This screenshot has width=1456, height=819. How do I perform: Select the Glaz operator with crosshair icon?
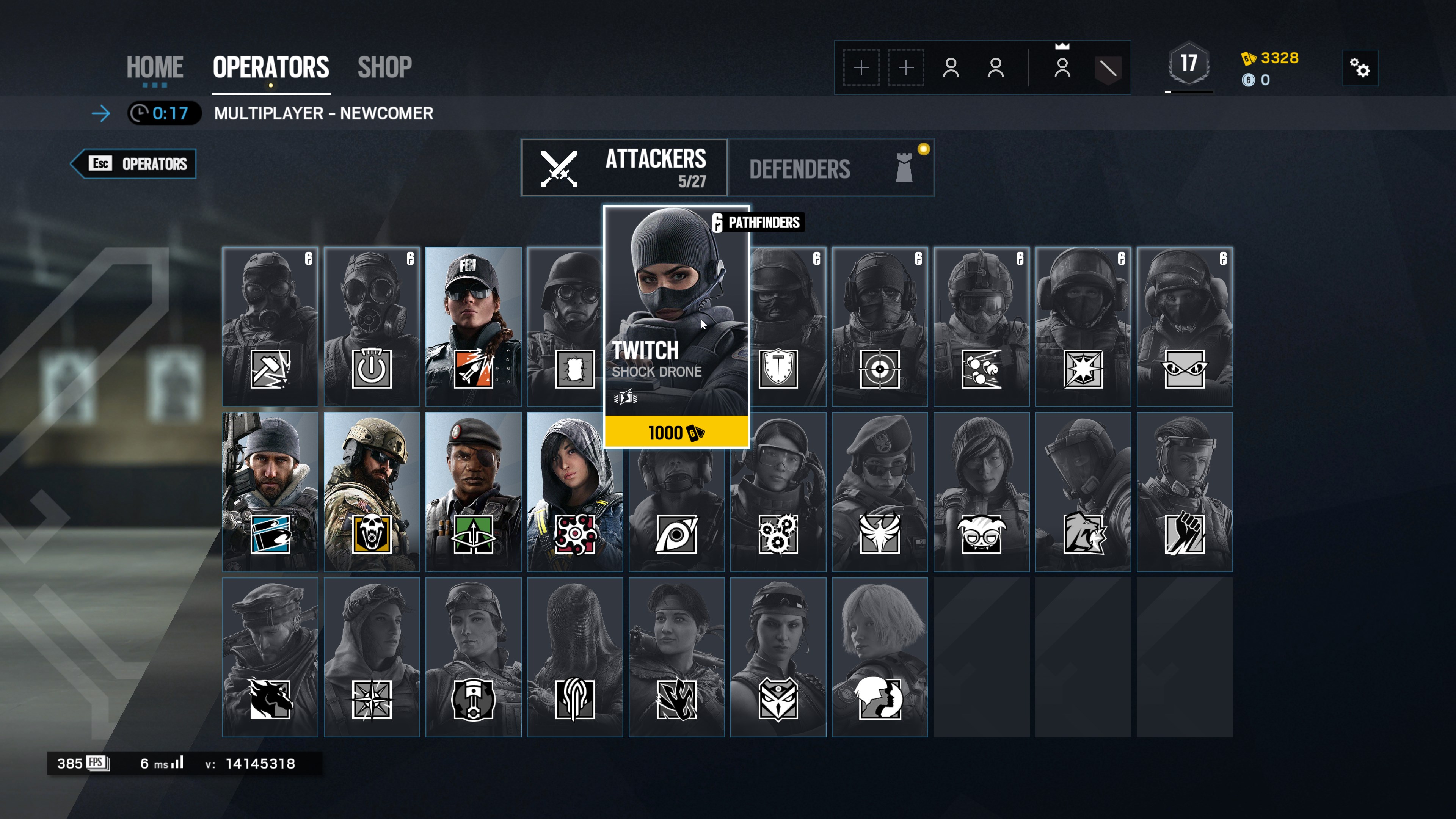[880, 326]
